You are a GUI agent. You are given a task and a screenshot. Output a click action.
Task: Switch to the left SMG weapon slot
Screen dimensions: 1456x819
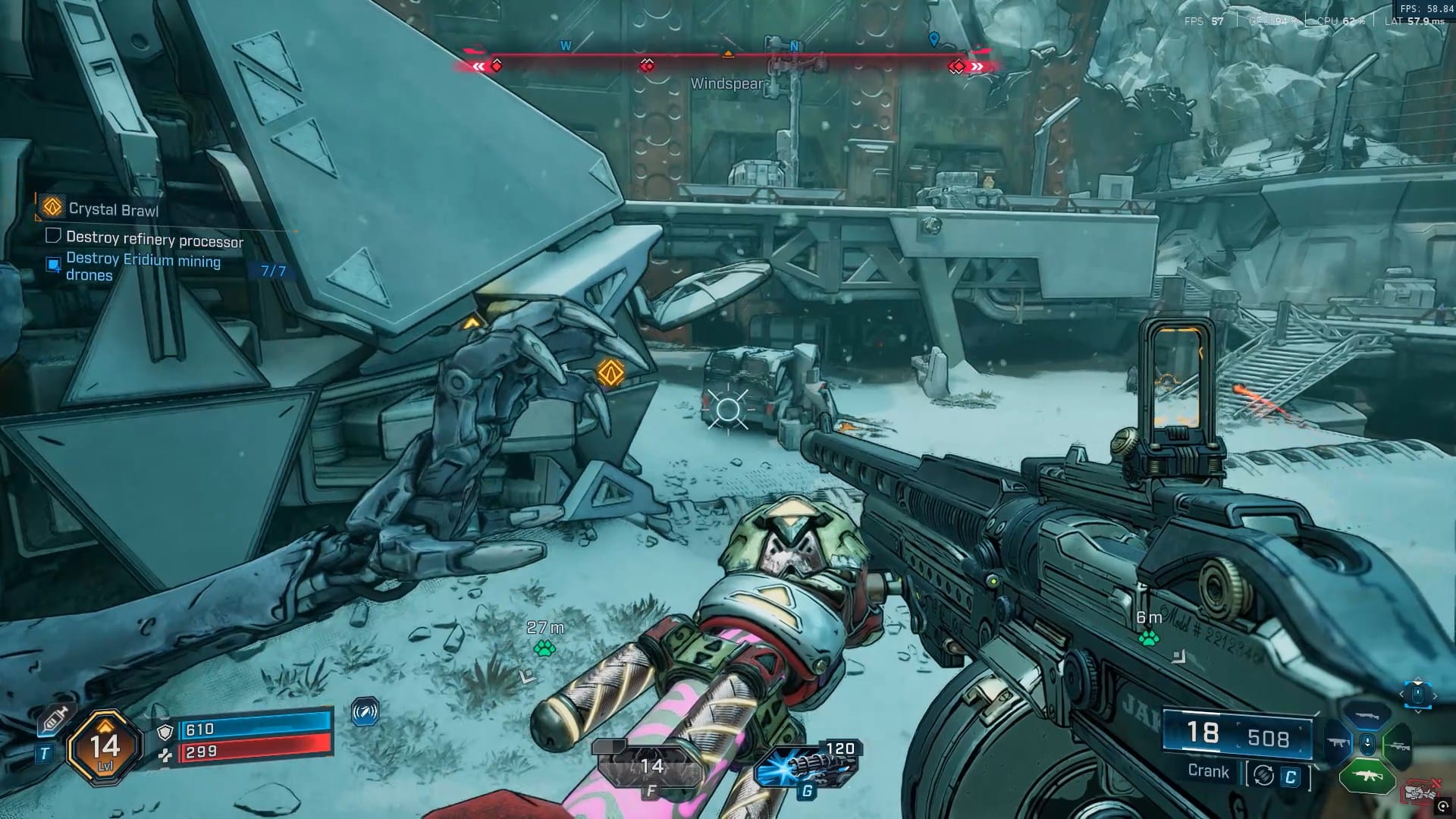point(1338,743)
